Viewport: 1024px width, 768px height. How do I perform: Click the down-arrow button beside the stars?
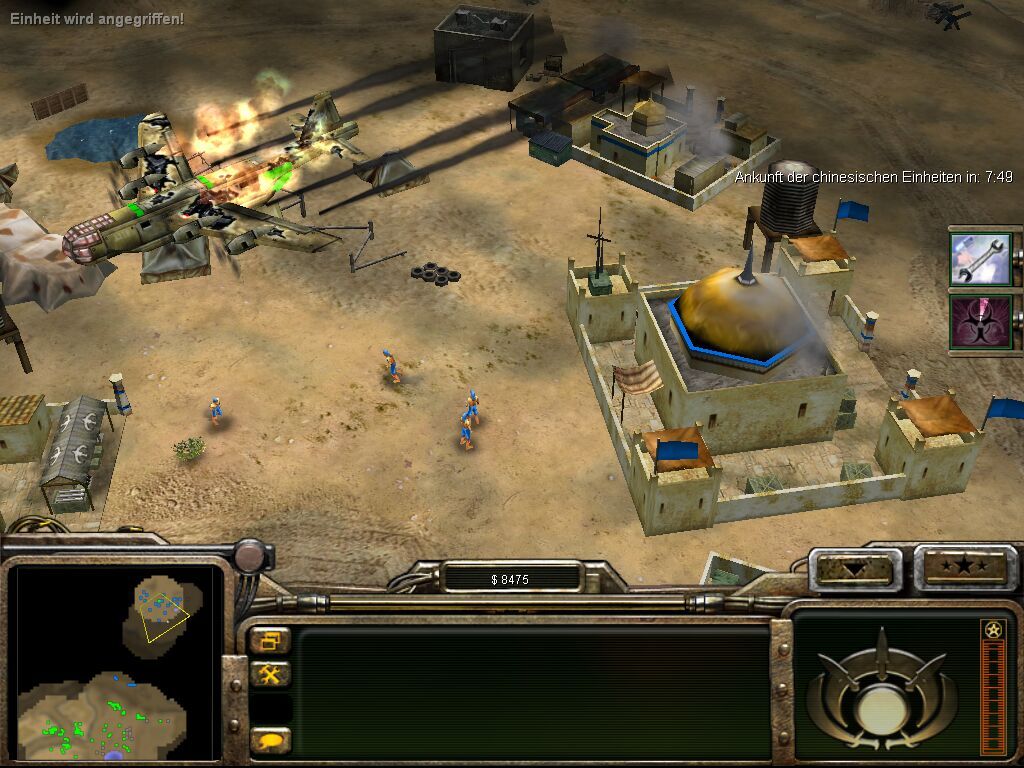pyautogui.click(x=855, y=569)
